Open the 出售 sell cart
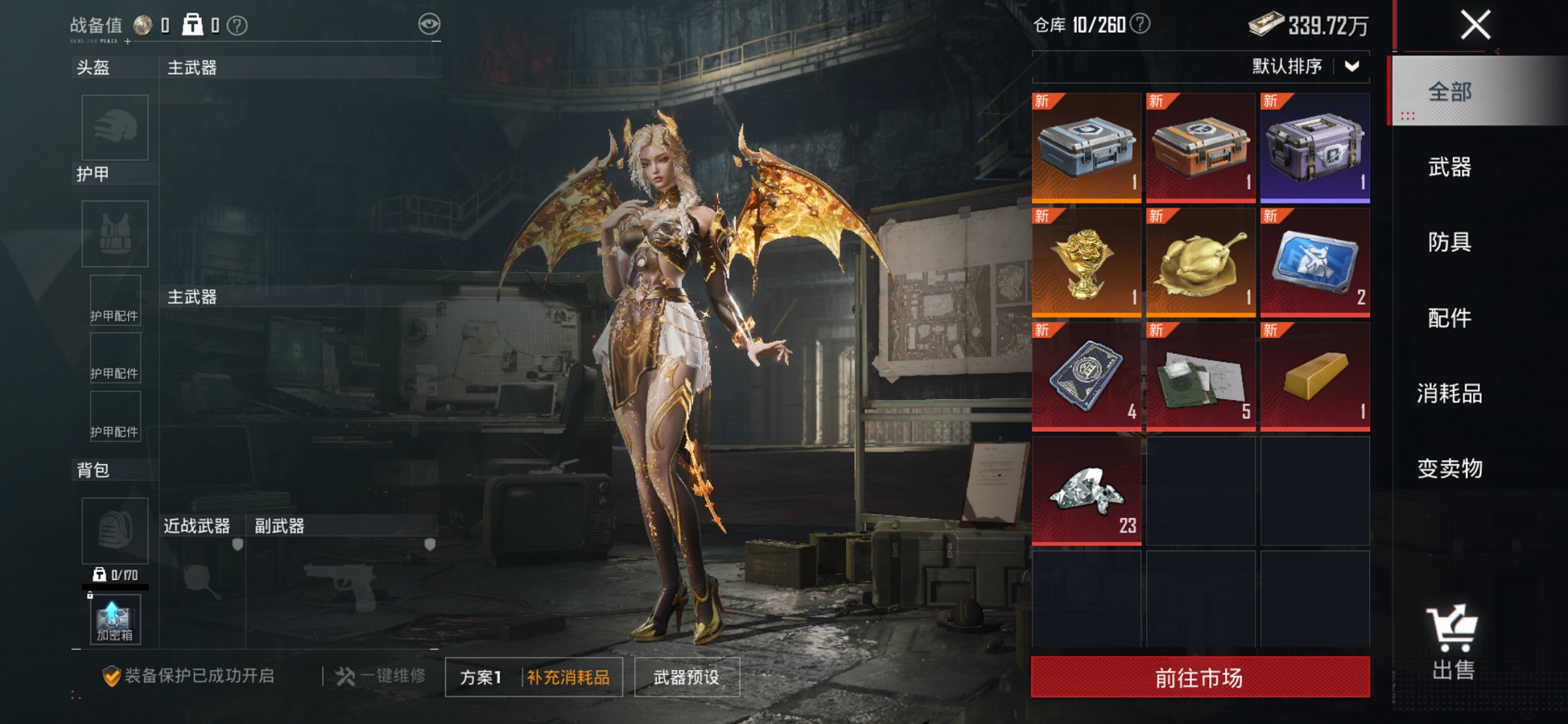The image size is (1568, 724). coord(1452,642)
